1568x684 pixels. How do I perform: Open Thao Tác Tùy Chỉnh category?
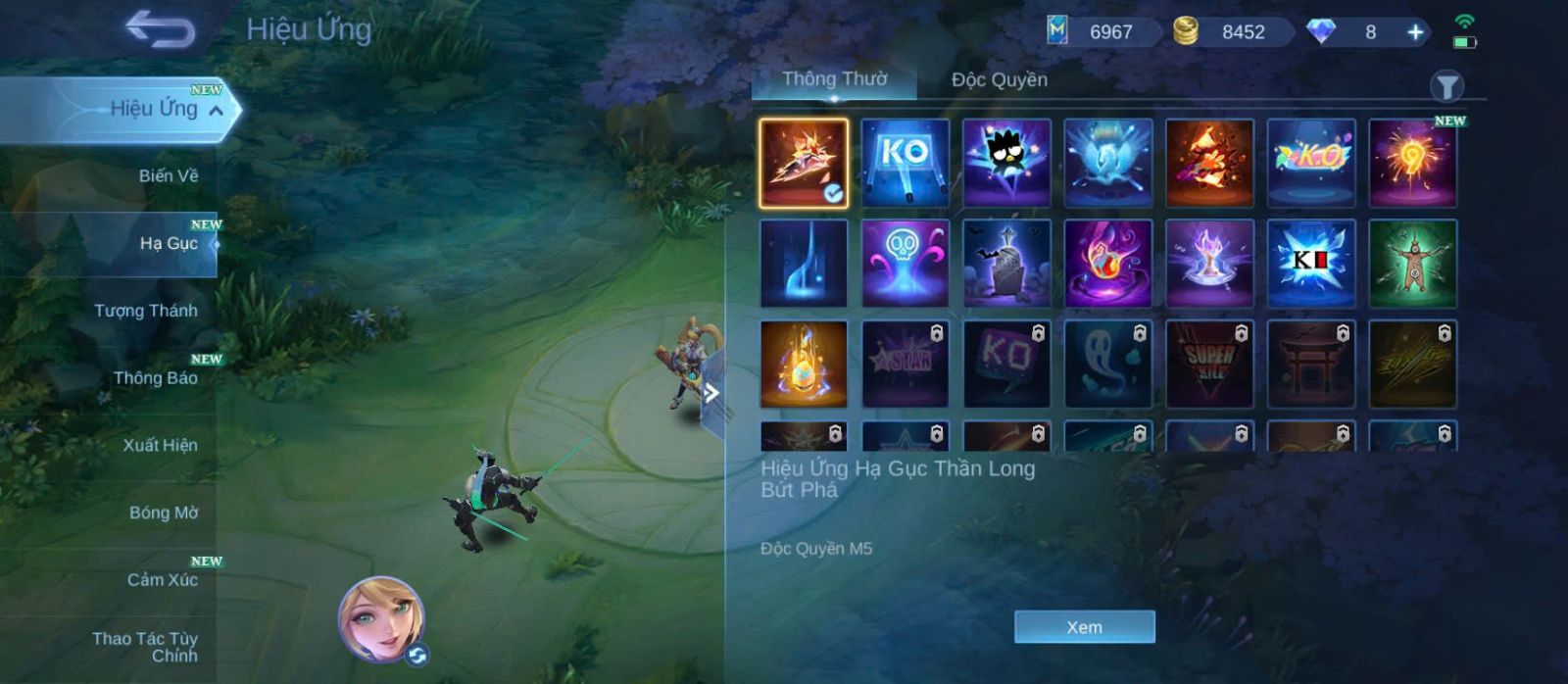pyautogui.click(x=147, y=647)
